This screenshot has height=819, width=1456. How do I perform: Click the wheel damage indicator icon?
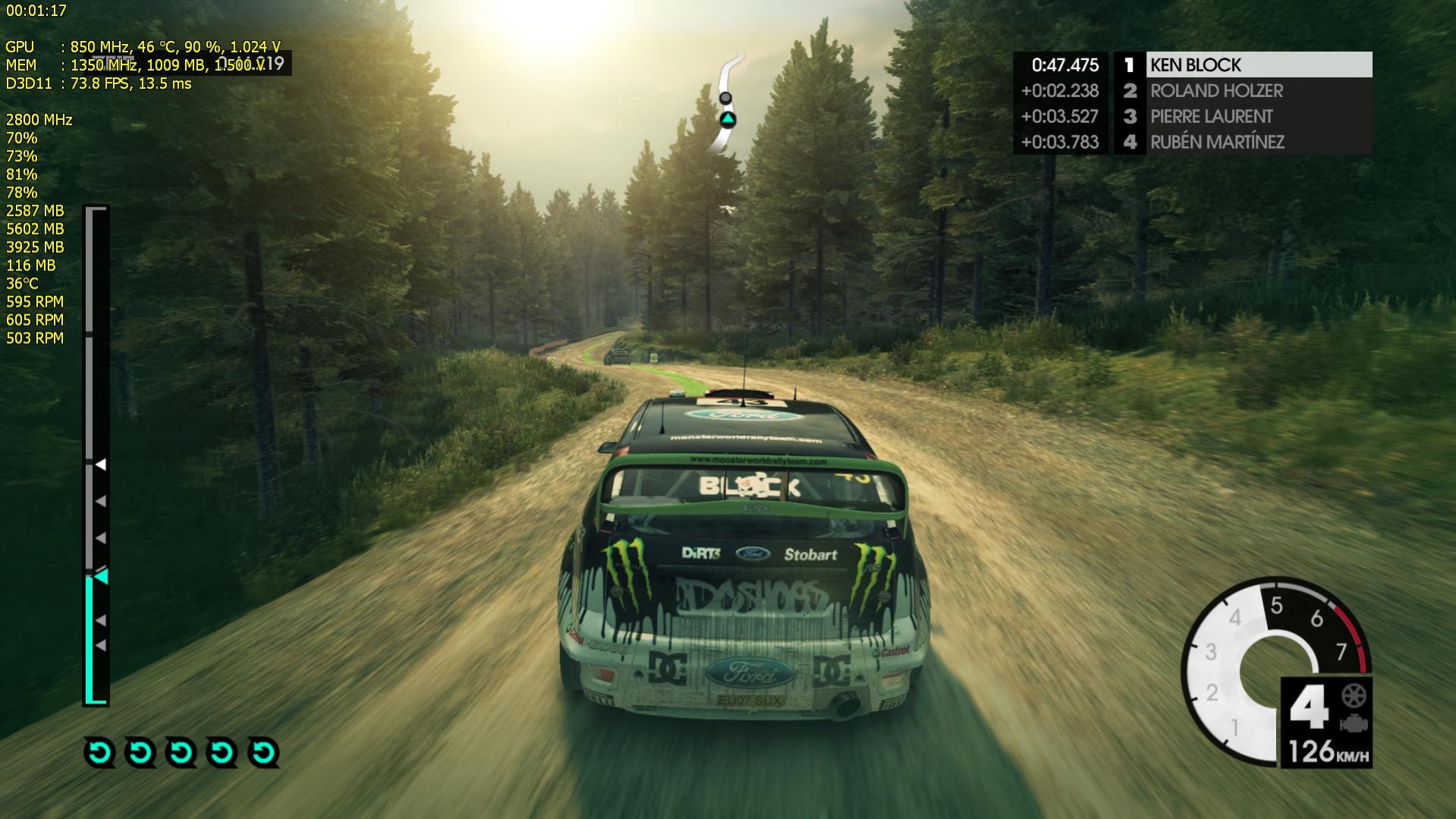click(x=1354, y=695)
